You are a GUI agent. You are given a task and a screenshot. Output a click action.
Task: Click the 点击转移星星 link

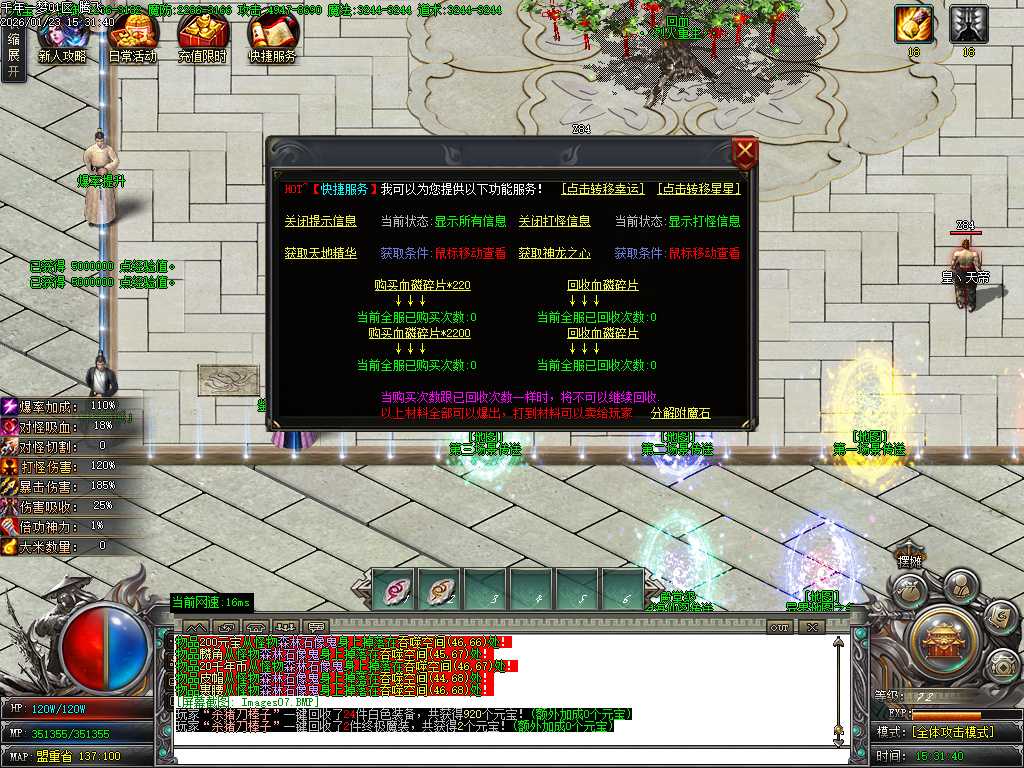pyautogui.click(x=698, y=189)
